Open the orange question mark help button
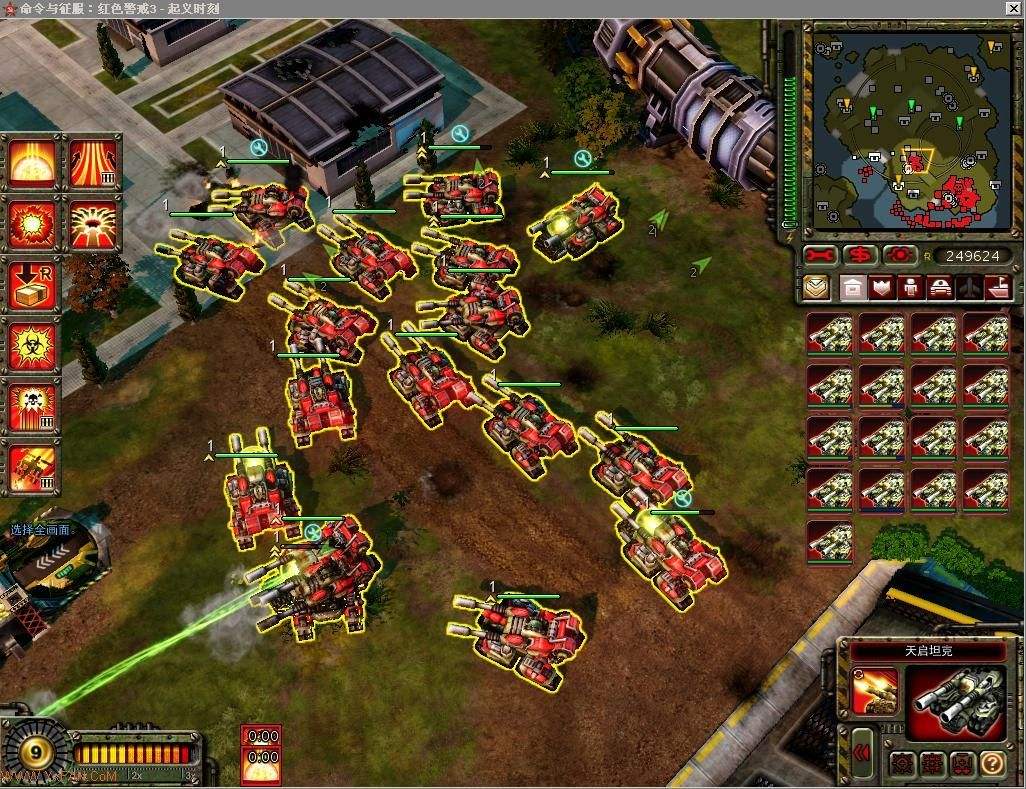 coord(991,764)
